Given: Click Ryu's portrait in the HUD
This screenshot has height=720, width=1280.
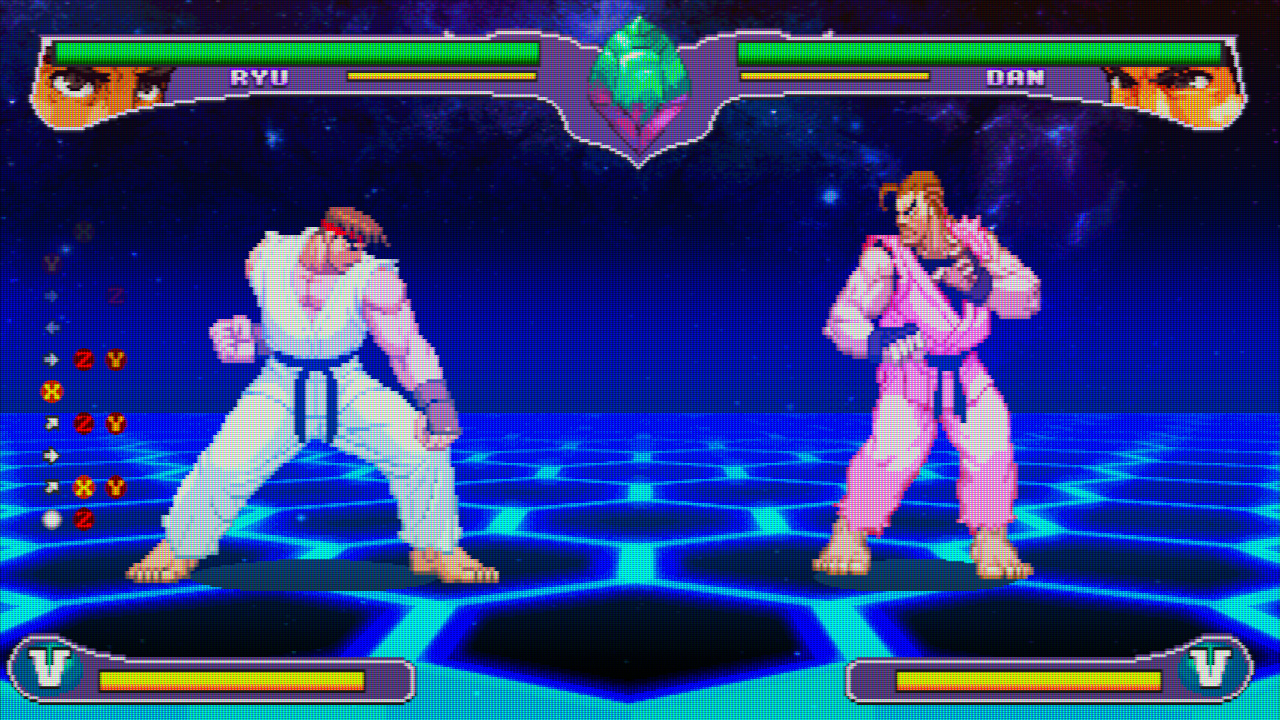Looking at the screenshot, I should 100,92.
